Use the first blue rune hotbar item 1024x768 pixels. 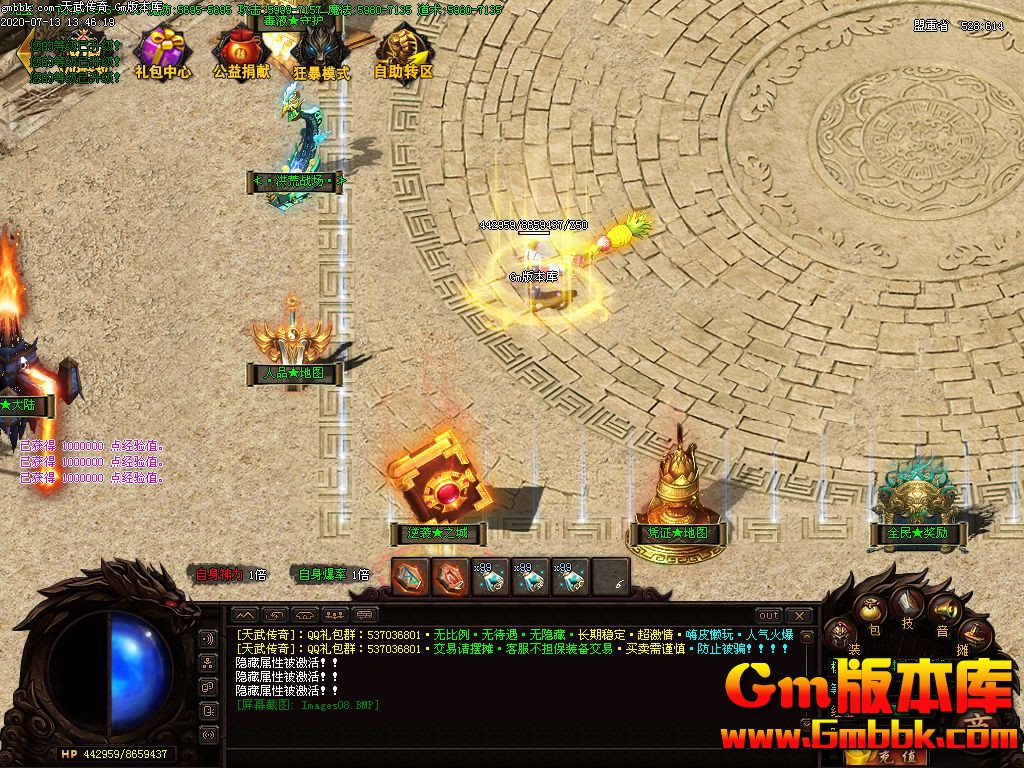click(410, 577)
